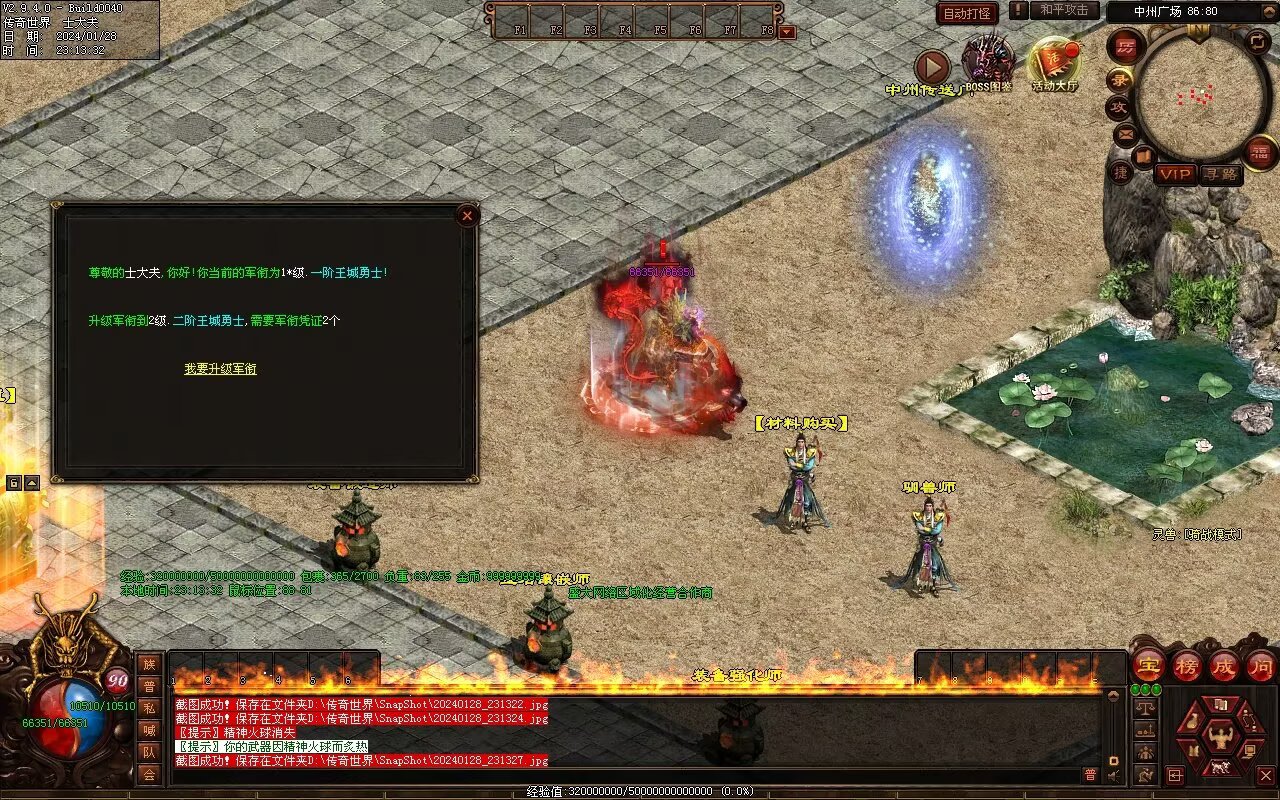Toggle the 自动打怪 auto-fight button

pyautogui.click(x=968, y=13)
